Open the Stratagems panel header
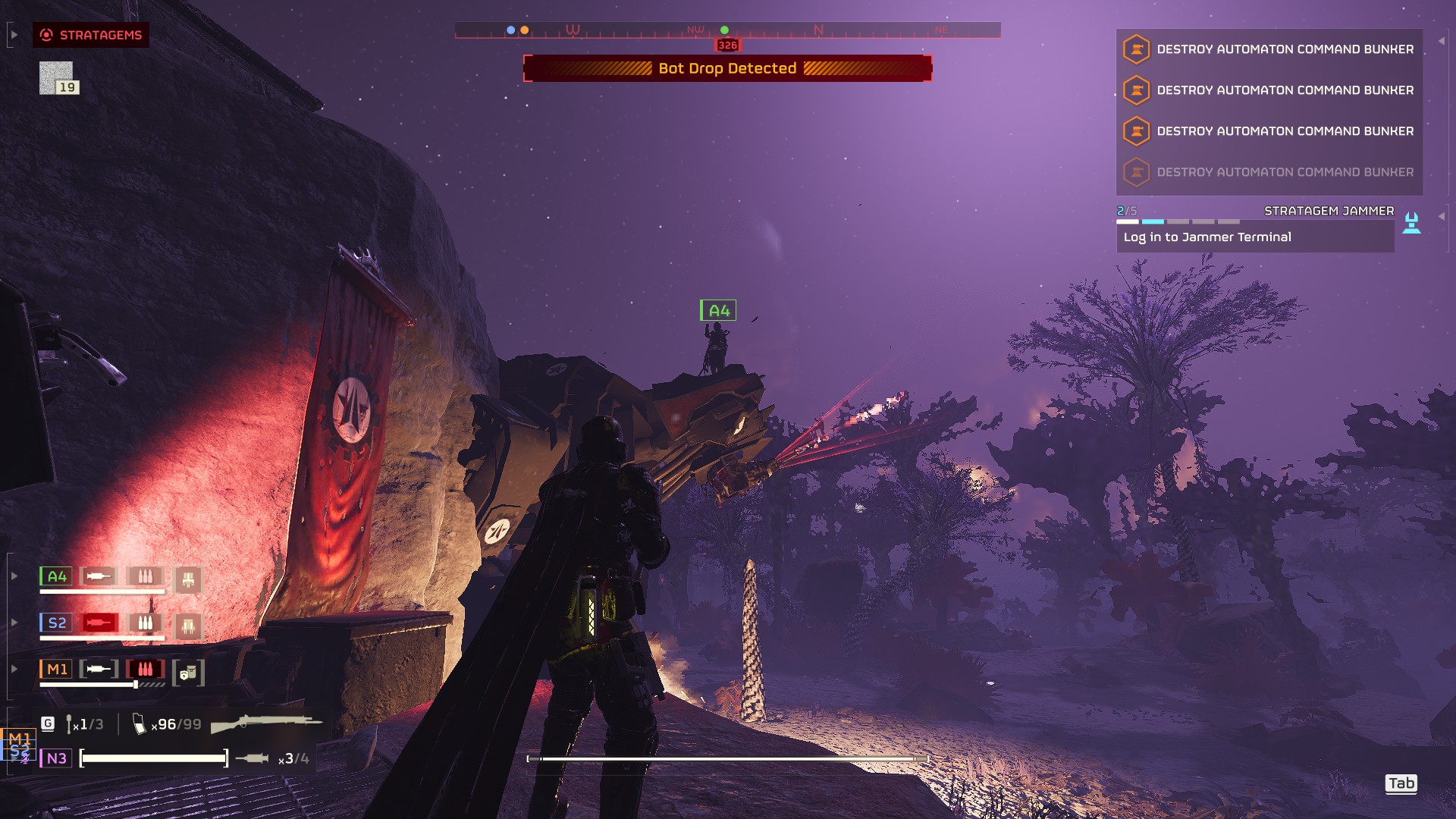The width and height of the screenshot is (1456, 819). pyautogui.click(x=91, y=35)
